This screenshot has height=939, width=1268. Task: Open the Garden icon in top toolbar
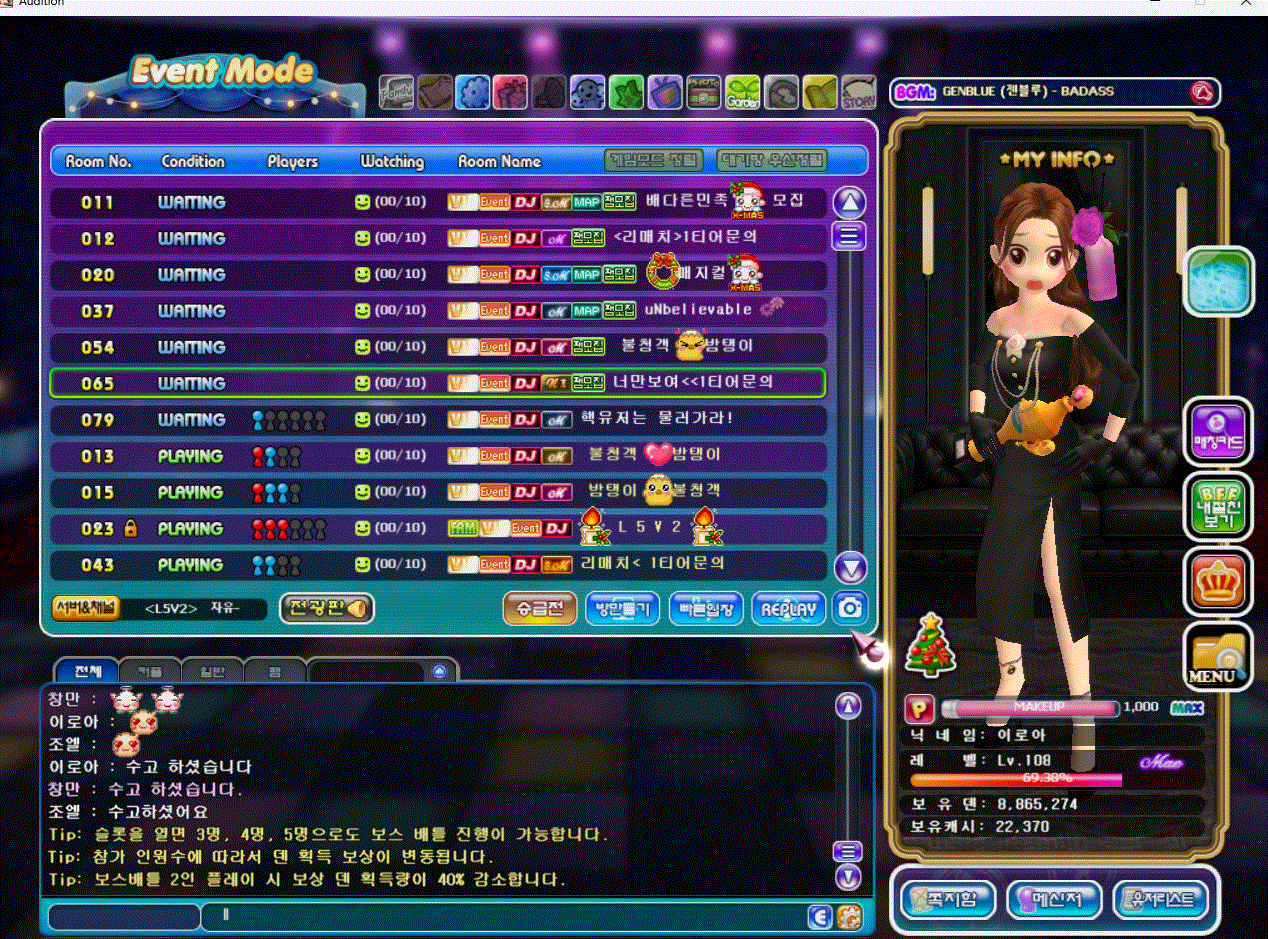point(742,93)
